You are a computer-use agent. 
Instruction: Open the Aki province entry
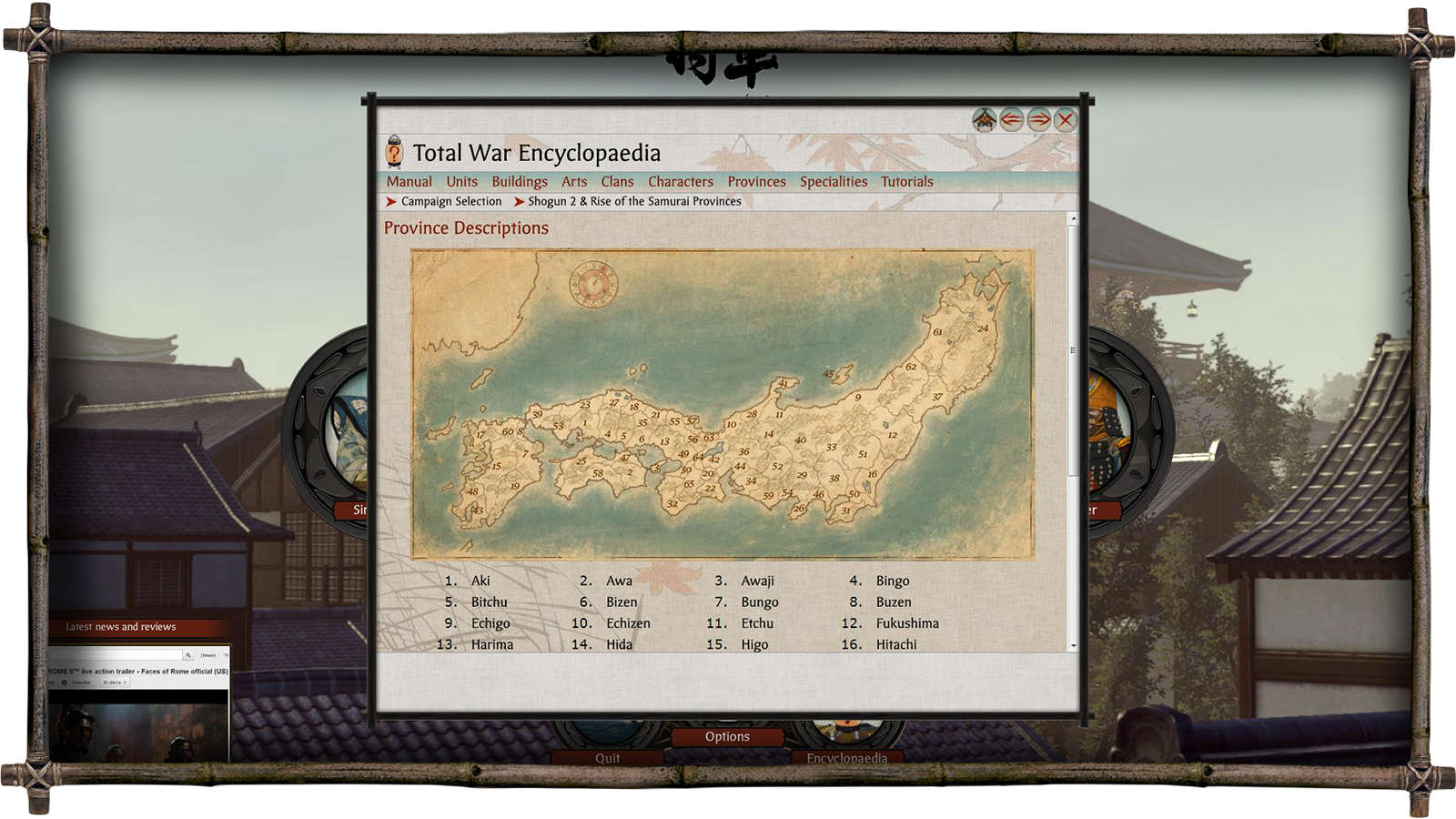pyautogui.click(x=480, y=581)
